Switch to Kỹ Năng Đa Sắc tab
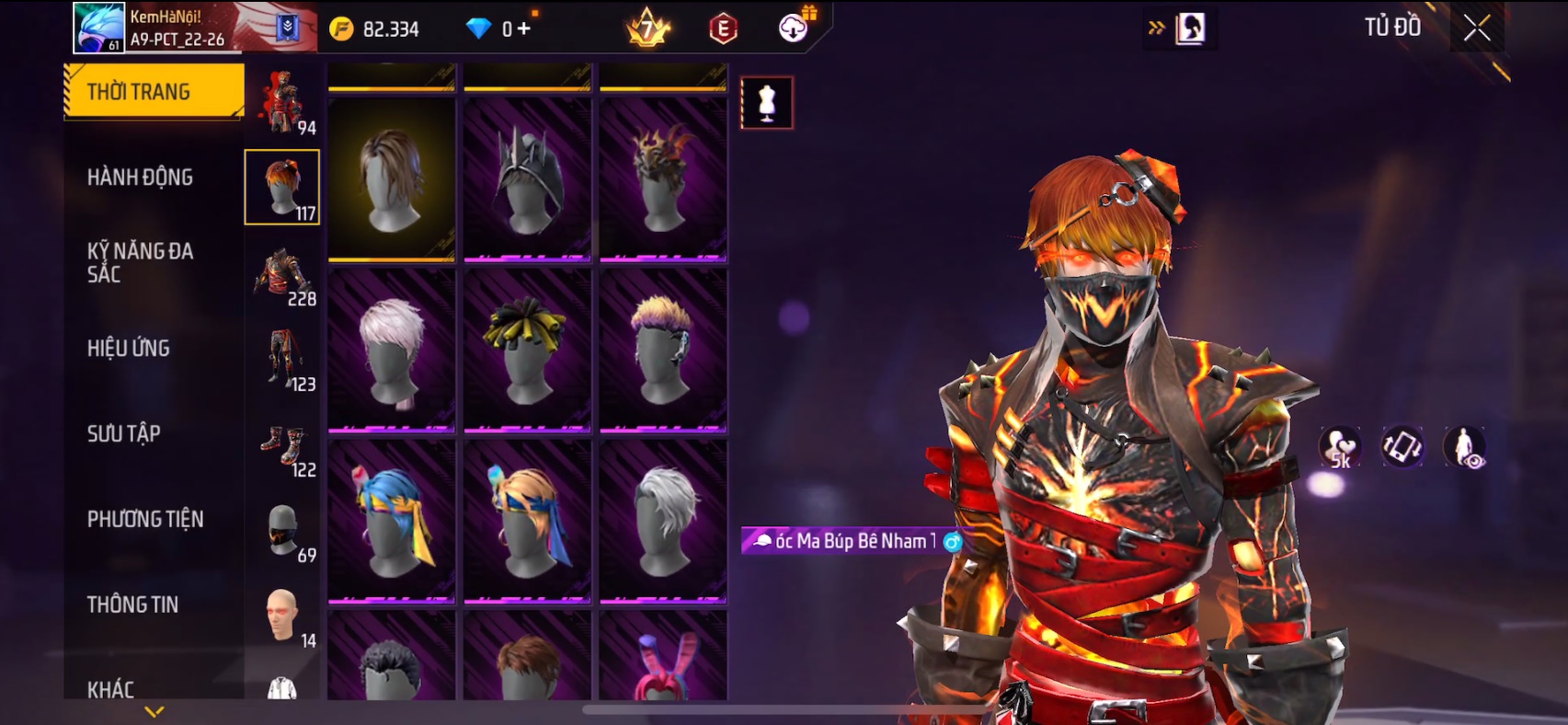The height and width of the screenshot is (725, 1568). point(140,262)
